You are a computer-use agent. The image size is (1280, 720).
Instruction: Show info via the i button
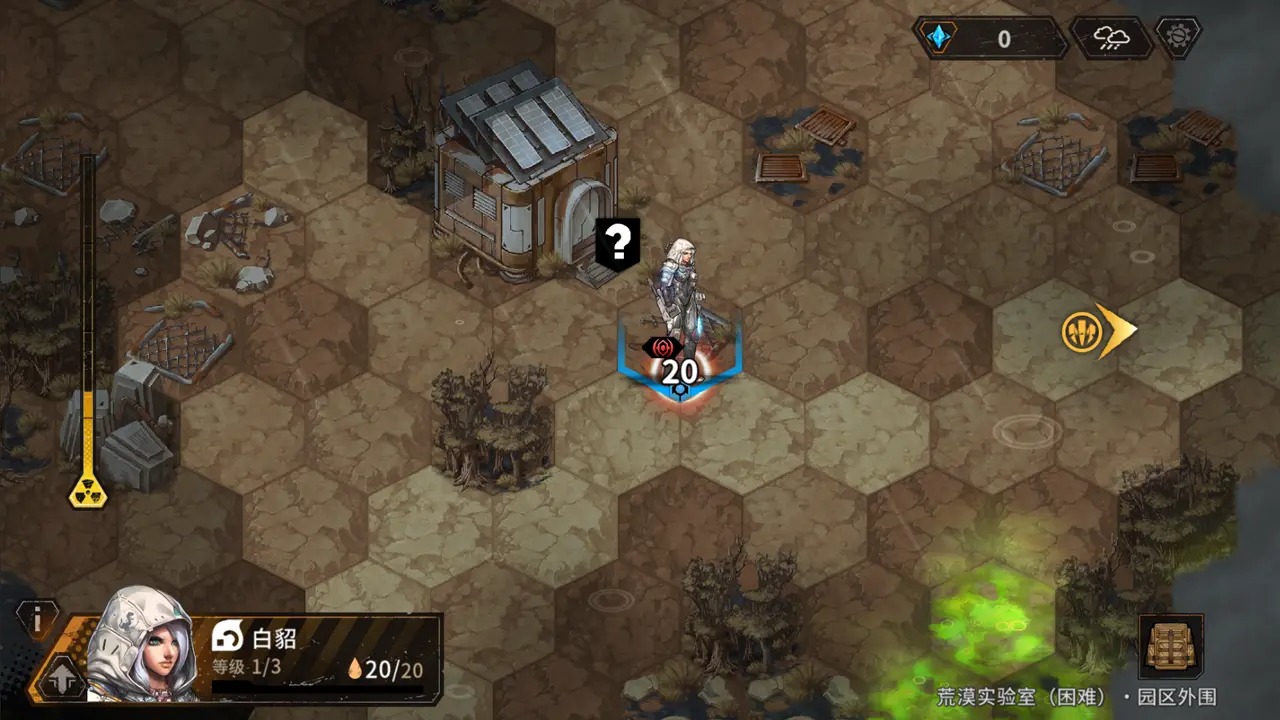pos(38,620)
